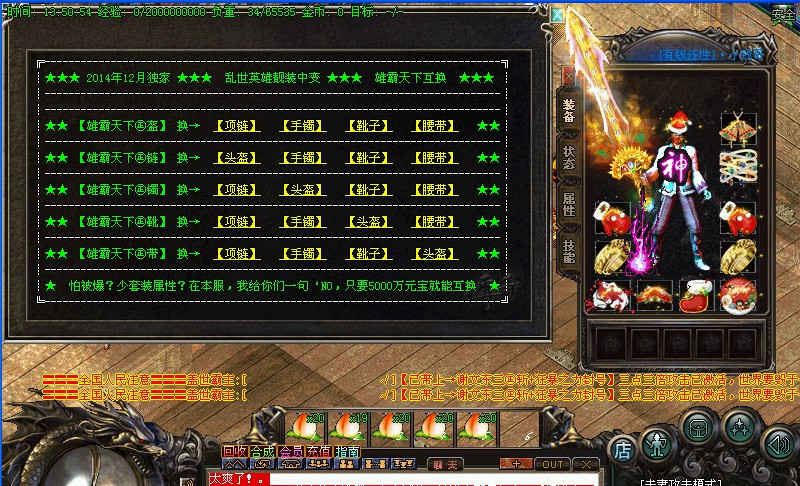
Task: Open the 回收 recycle button
Action: click(235, 453)
